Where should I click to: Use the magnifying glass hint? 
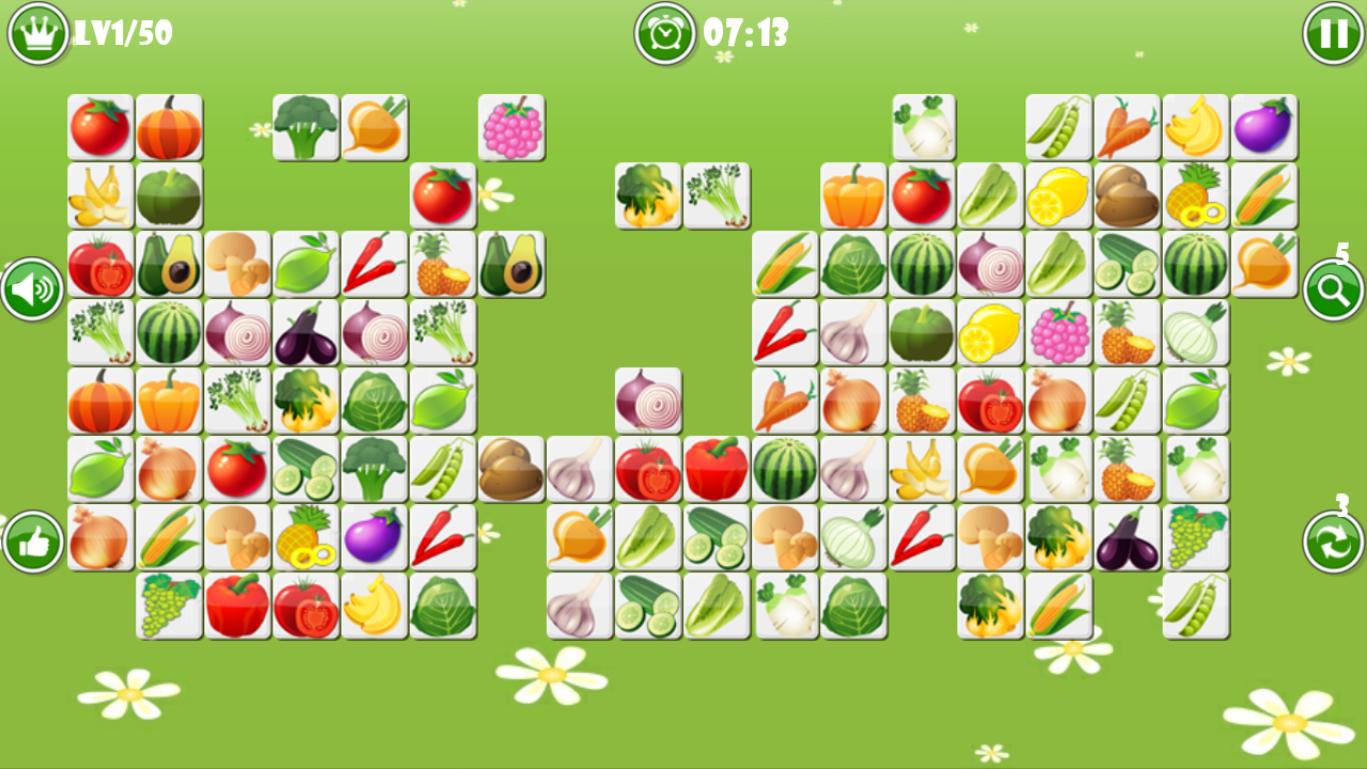click(x=1333, y=290)
